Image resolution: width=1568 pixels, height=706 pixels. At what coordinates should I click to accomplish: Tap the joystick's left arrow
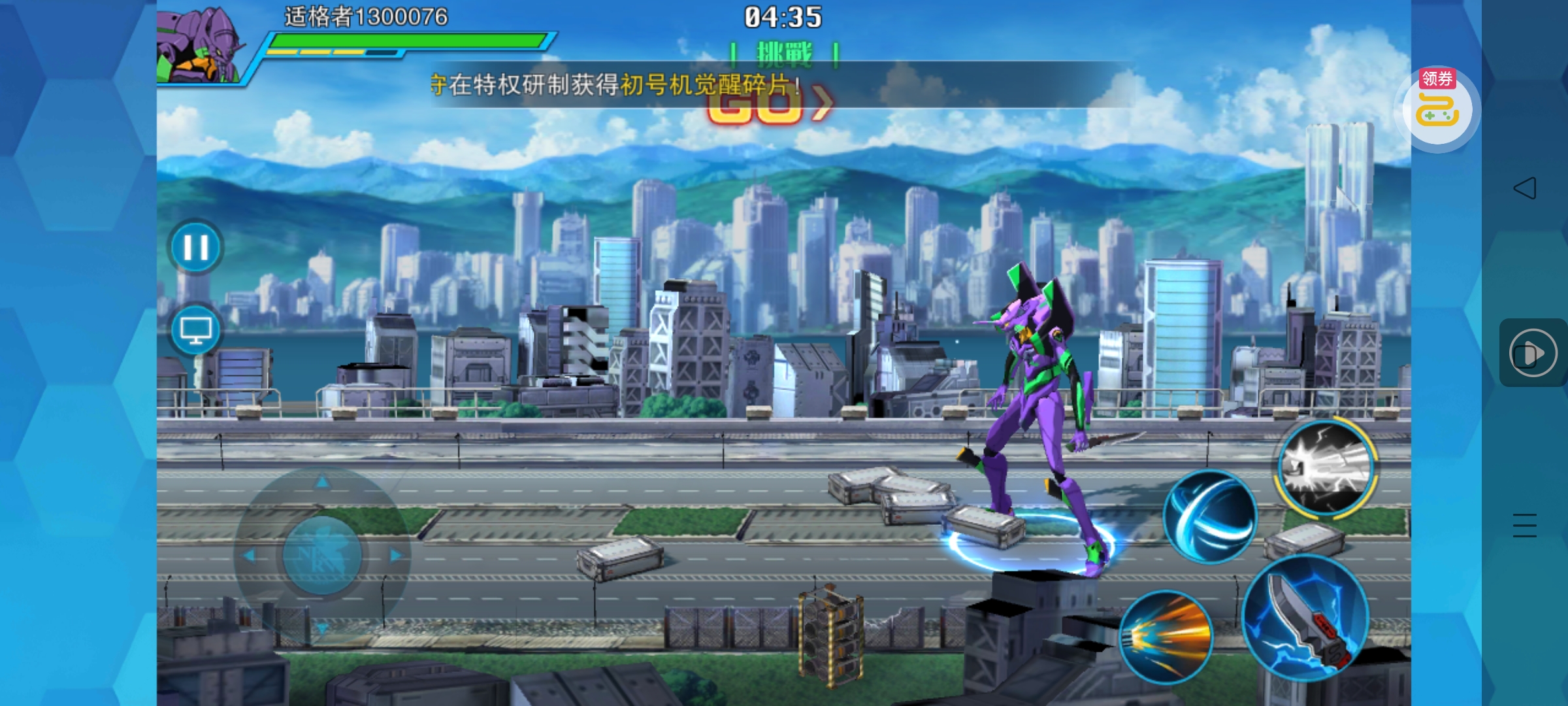click(249, 556)
